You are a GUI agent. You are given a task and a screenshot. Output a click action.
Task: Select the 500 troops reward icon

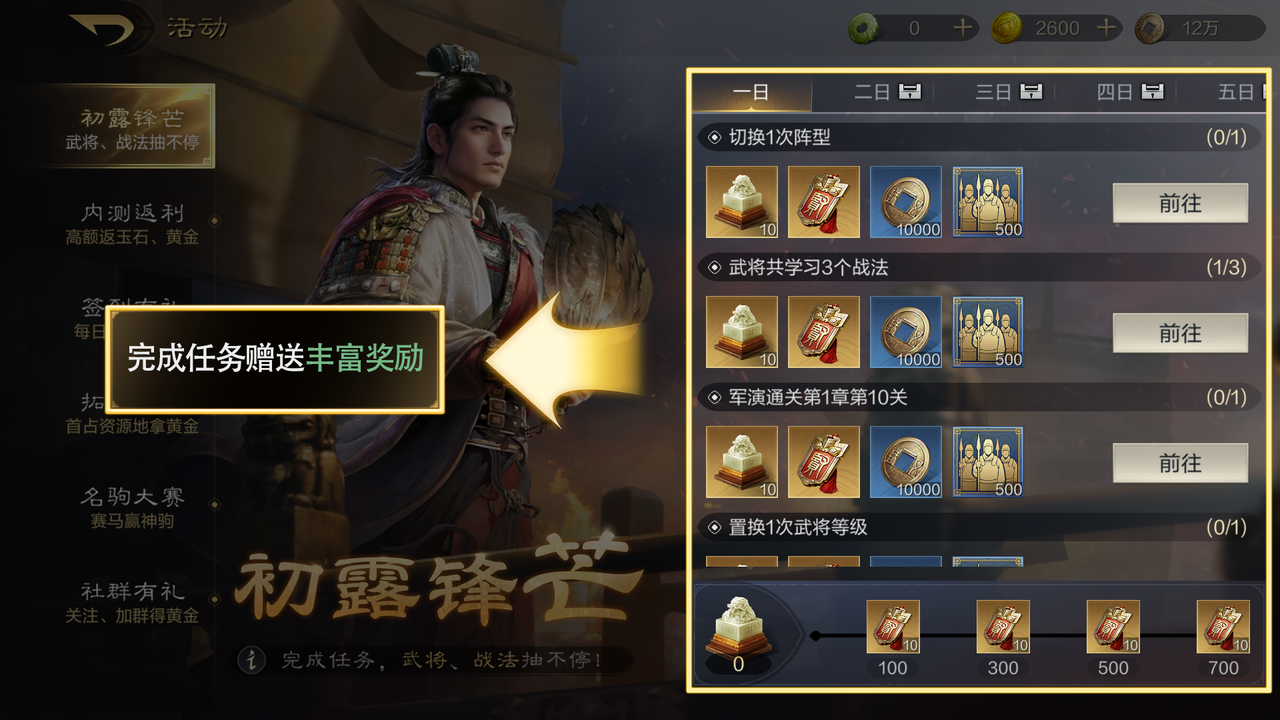(x=987, y=202)
